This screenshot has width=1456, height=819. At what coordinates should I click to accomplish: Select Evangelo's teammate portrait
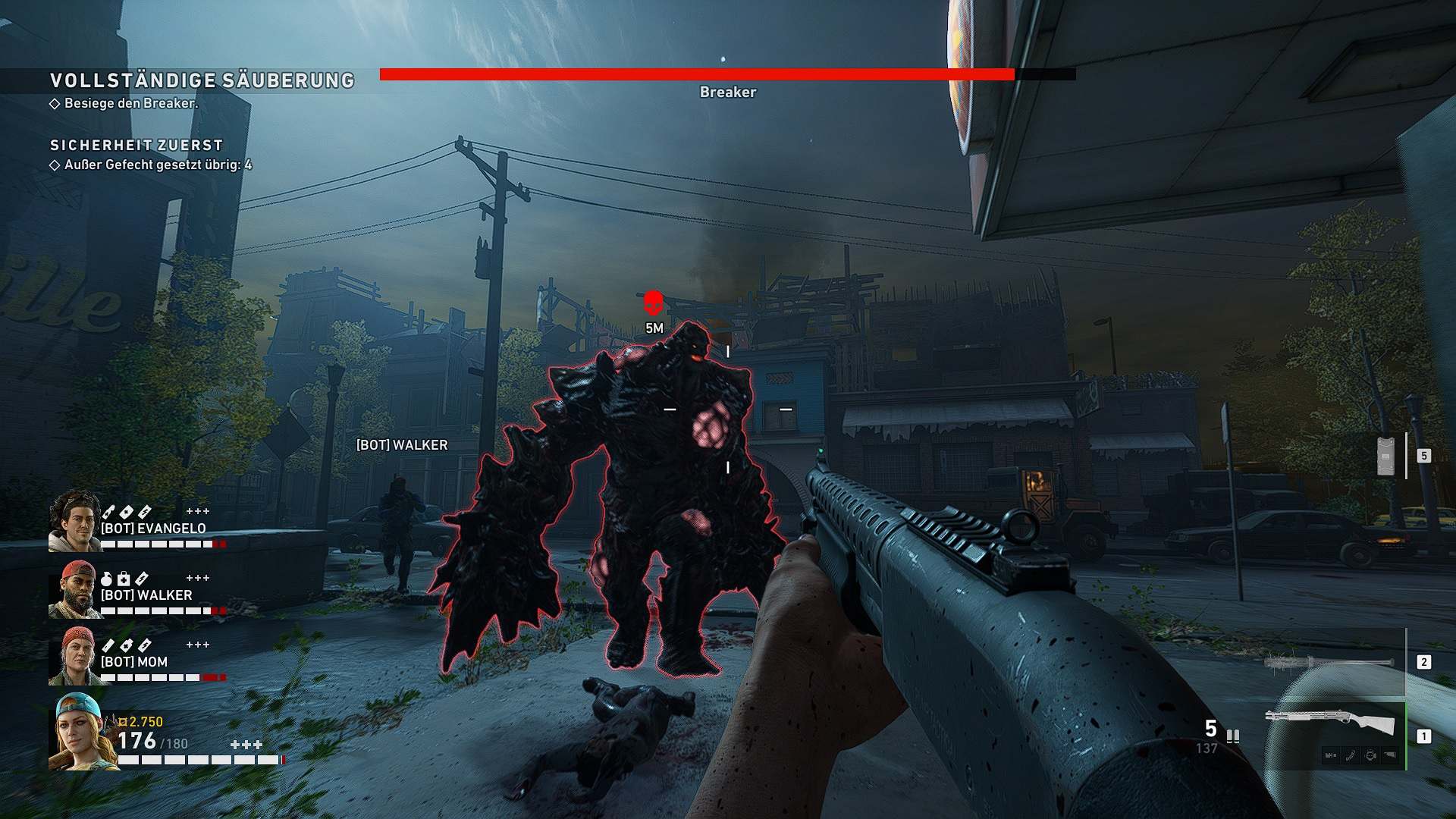[74, 521]
